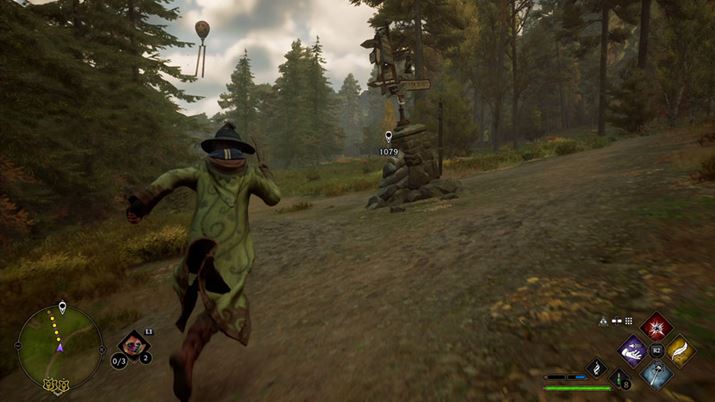Open the circular minimap
The height and width of the screenshot is (402, 715).
(59, 346)
